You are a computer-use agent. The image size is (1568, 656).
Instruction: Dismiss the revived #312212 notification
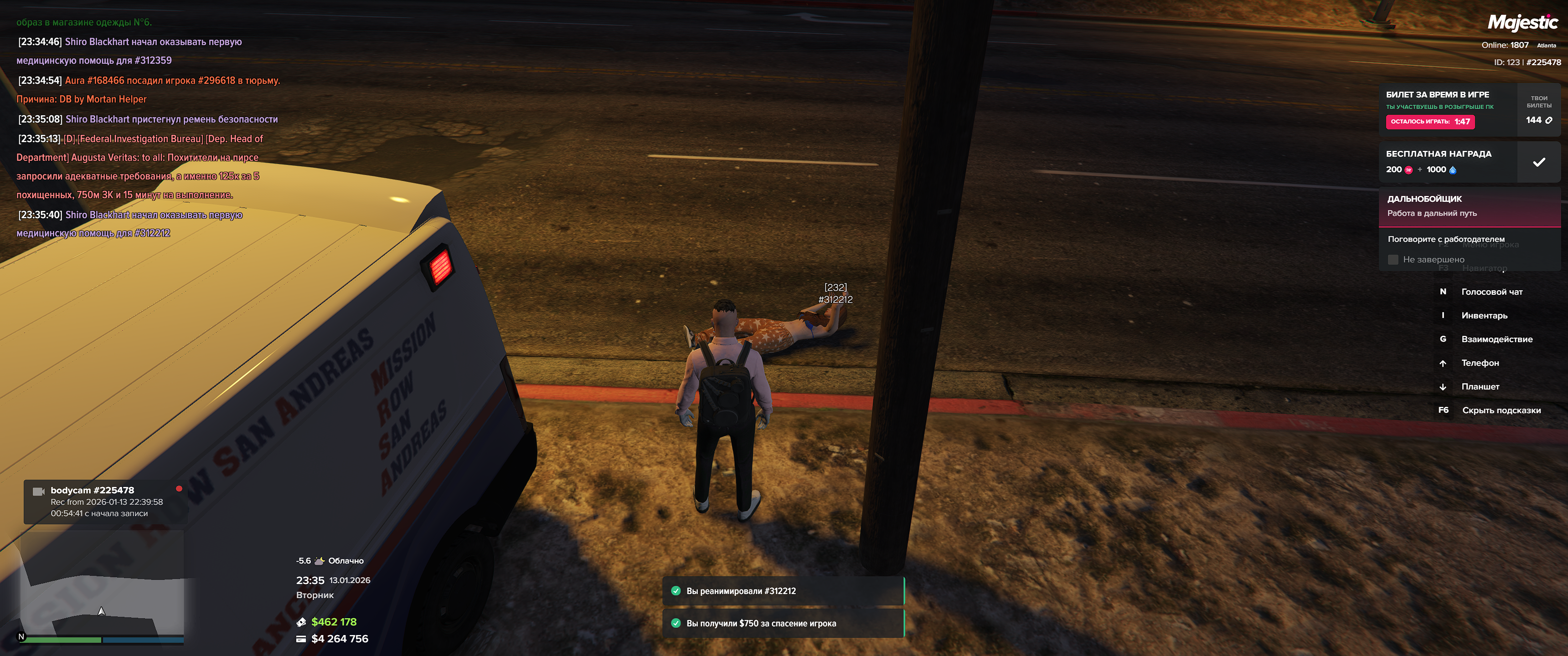(783, 591)
